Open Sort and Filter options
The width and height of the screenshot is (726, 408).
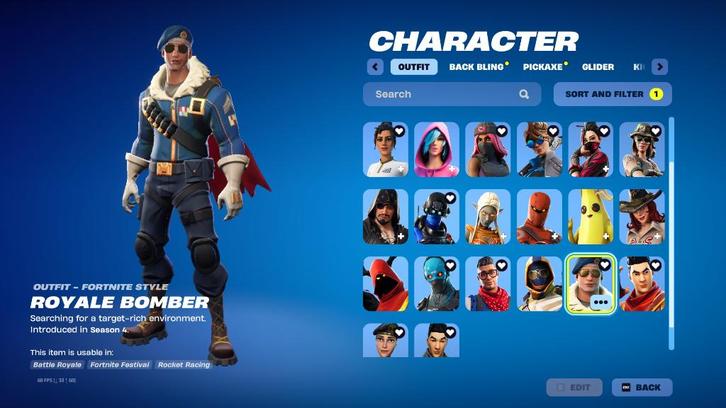coord(612,94)
